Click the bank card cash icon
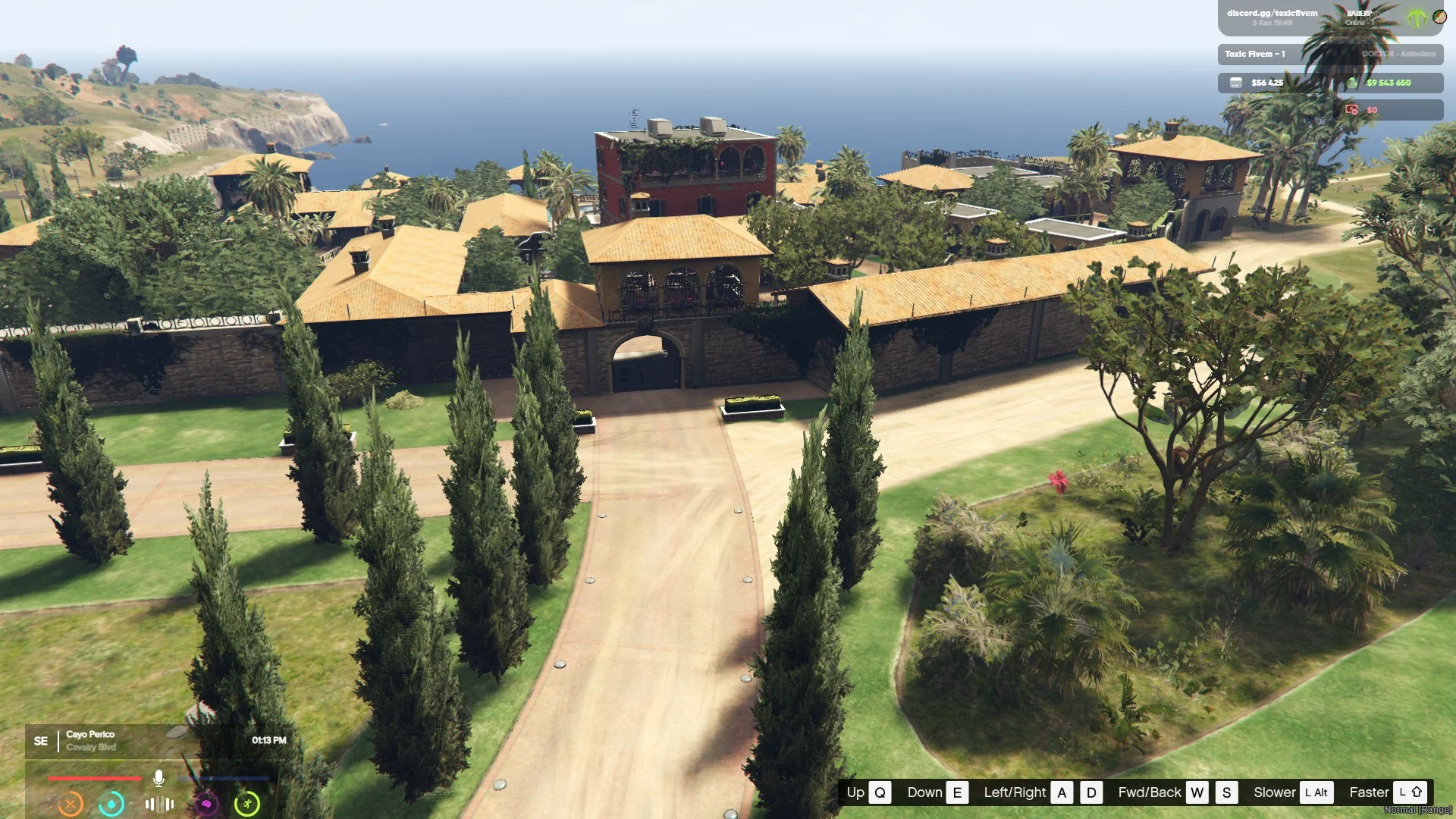The height and width of the screenshot is (819, 1456). (x=1236, y=83)
